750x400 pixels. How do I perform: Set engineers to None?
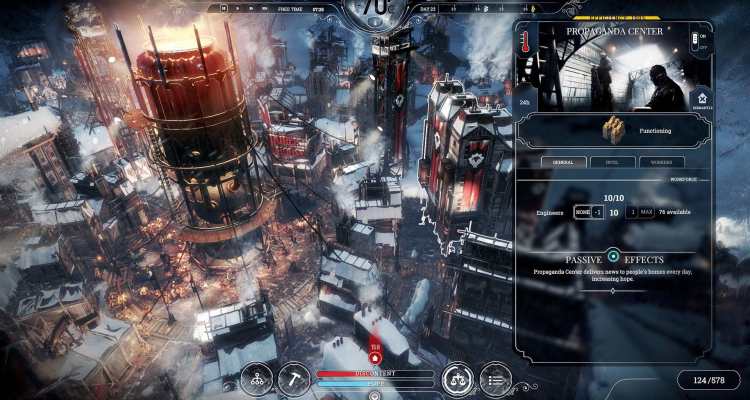[x=582, y=212]
